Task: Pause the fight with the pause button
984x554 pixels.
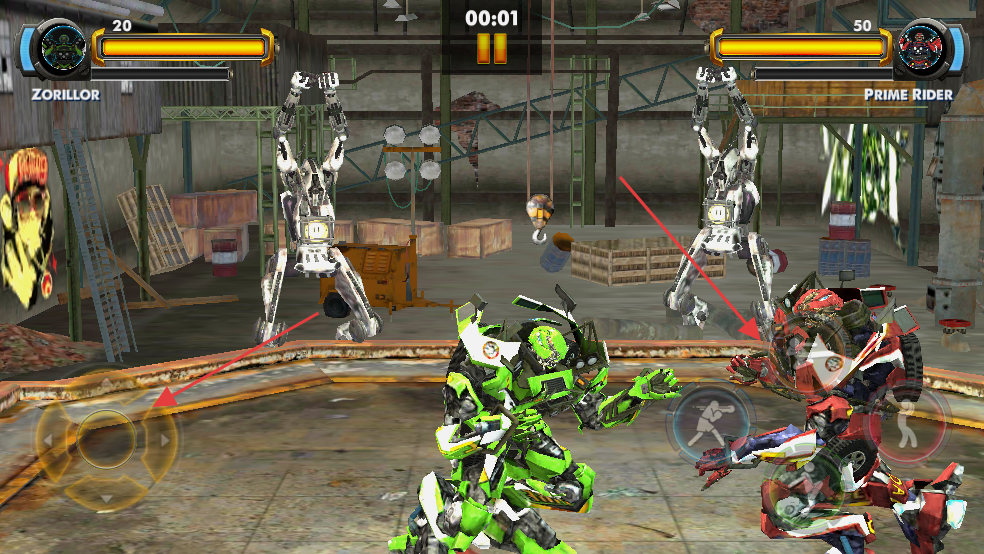Action: click(x=491, y=48)
